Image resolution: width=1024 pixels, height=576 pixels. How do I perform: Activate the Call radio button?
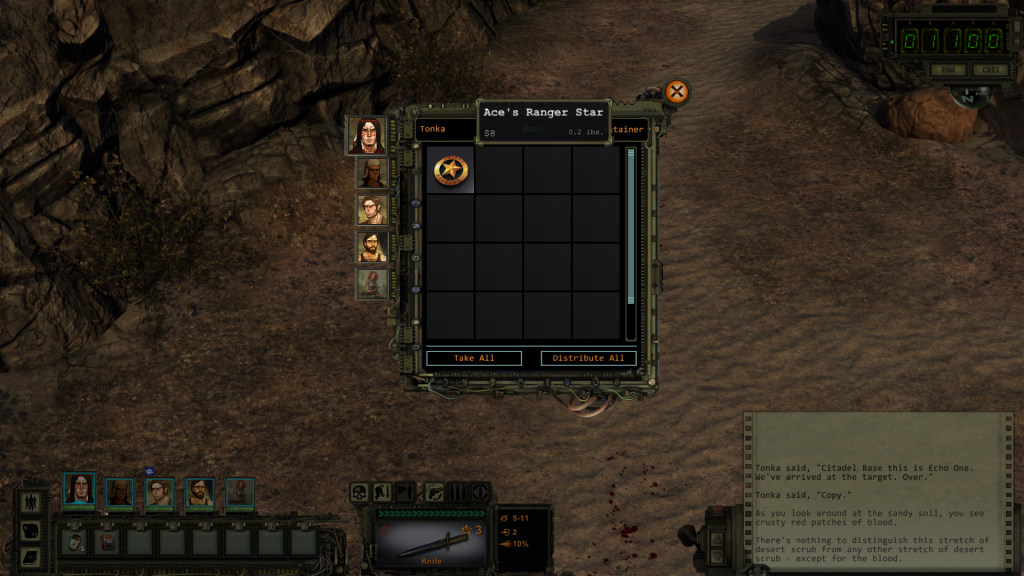click(988, 70)
